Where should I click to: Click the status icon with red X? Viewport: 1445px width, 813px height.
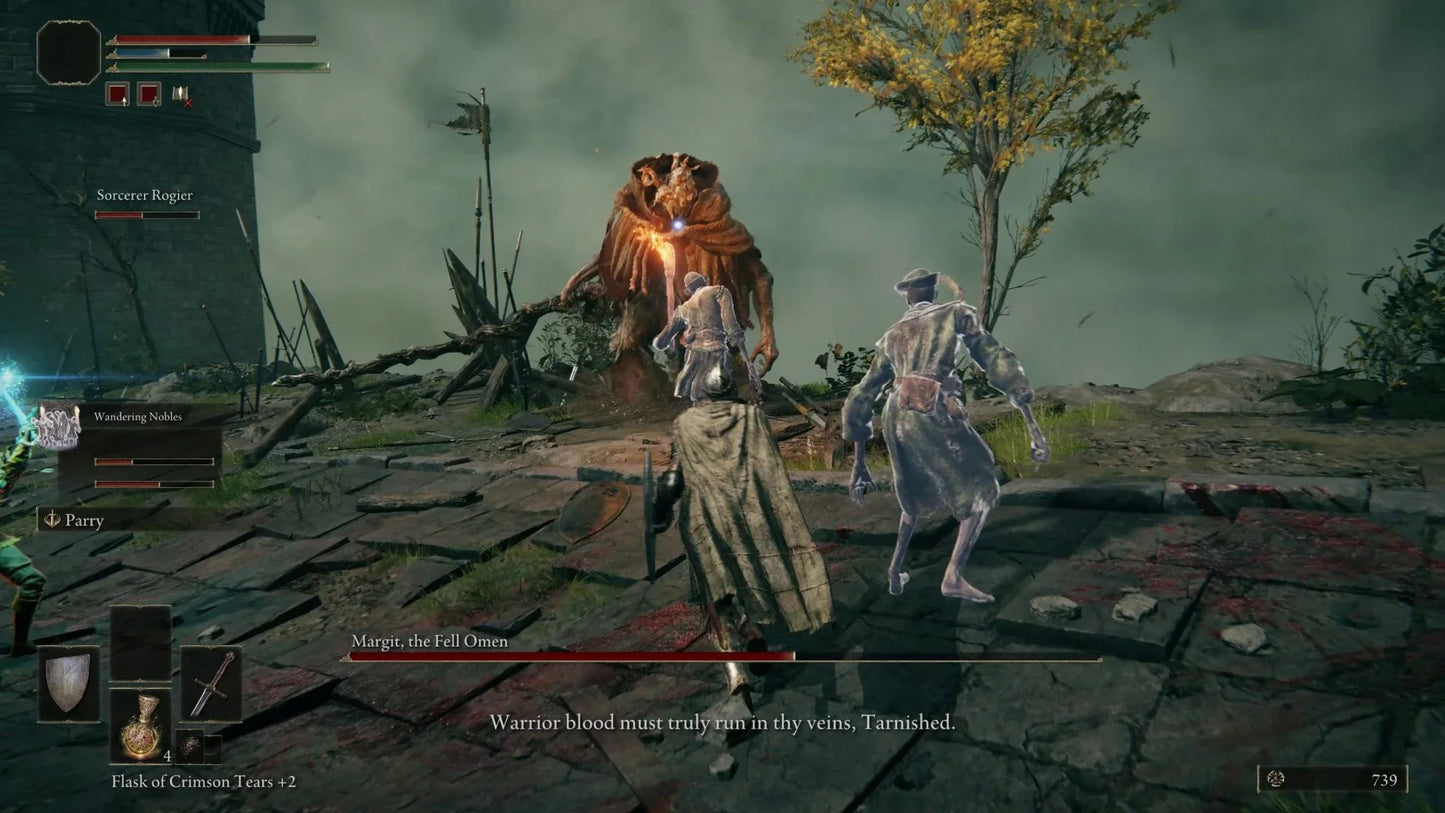(x=181, y=94)
